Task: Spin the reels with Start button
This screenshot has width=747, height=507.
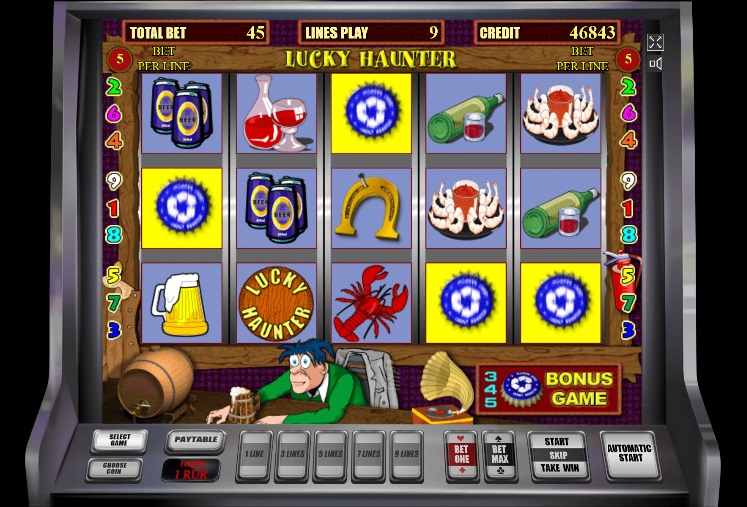Action: (557, 455)
